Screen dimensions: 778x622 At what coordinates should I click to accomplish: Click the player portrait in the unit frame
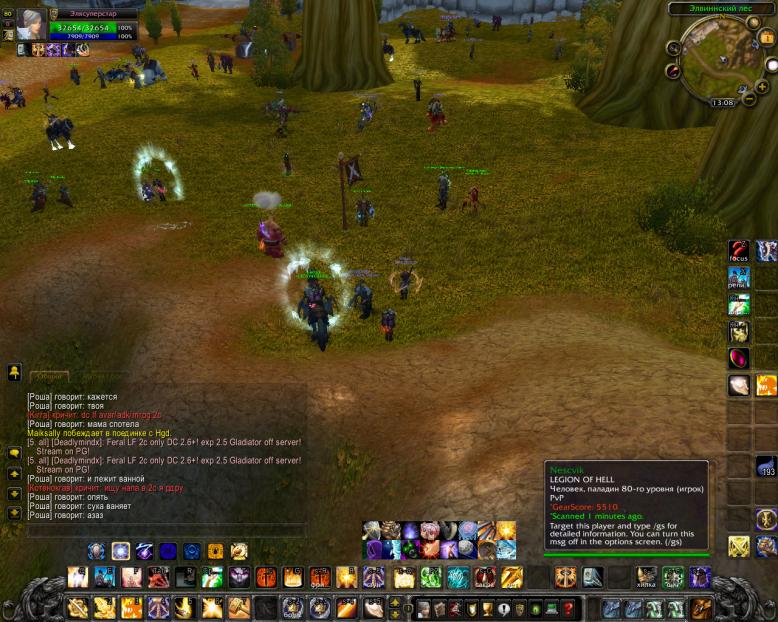coord(30,24)
